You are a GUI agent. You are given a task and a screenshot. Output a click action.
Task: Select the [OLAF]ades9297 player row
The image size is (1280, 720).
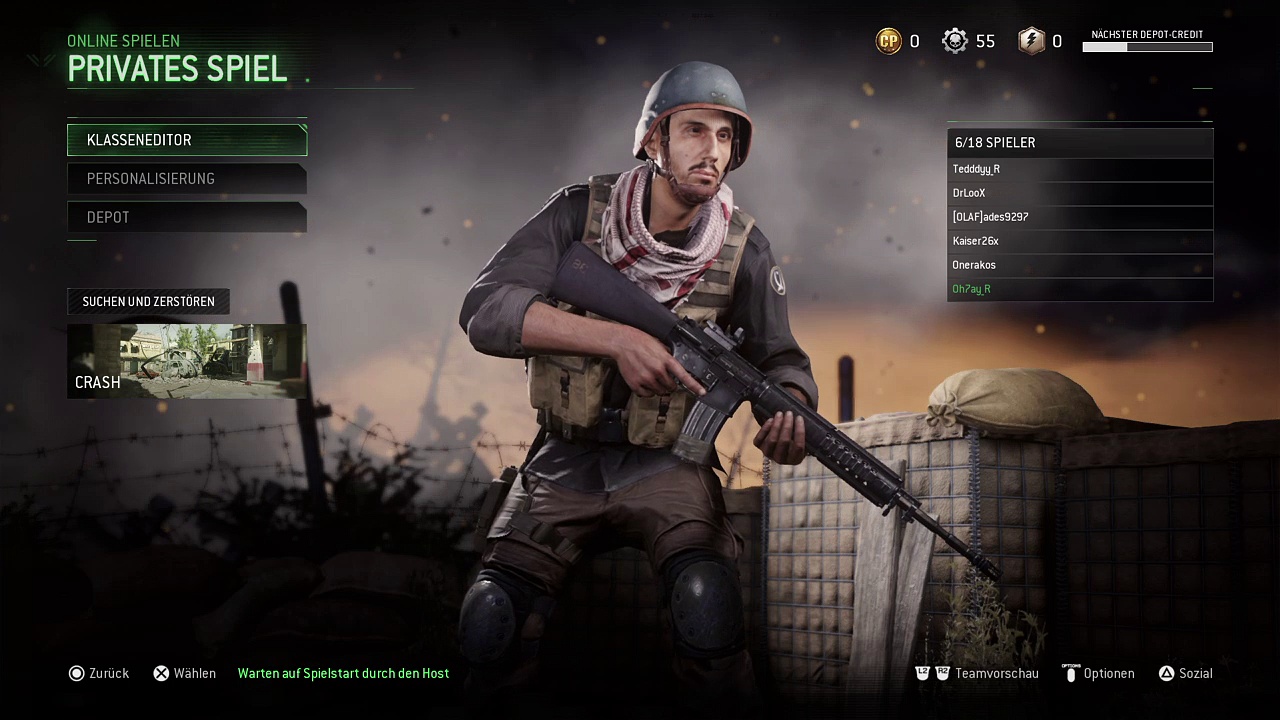coord(1080,217)
